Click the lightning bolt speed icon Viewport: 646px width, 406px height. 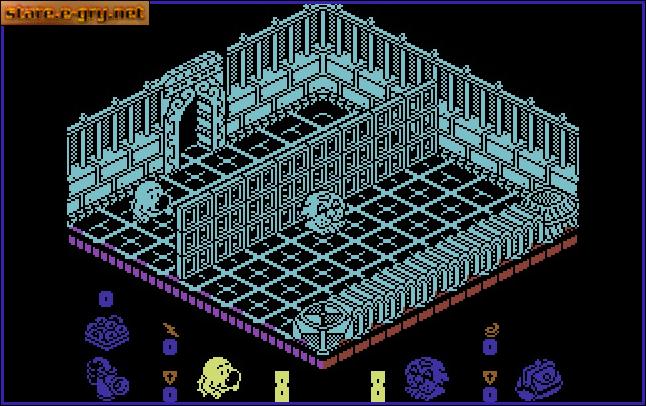click(169, 328)
